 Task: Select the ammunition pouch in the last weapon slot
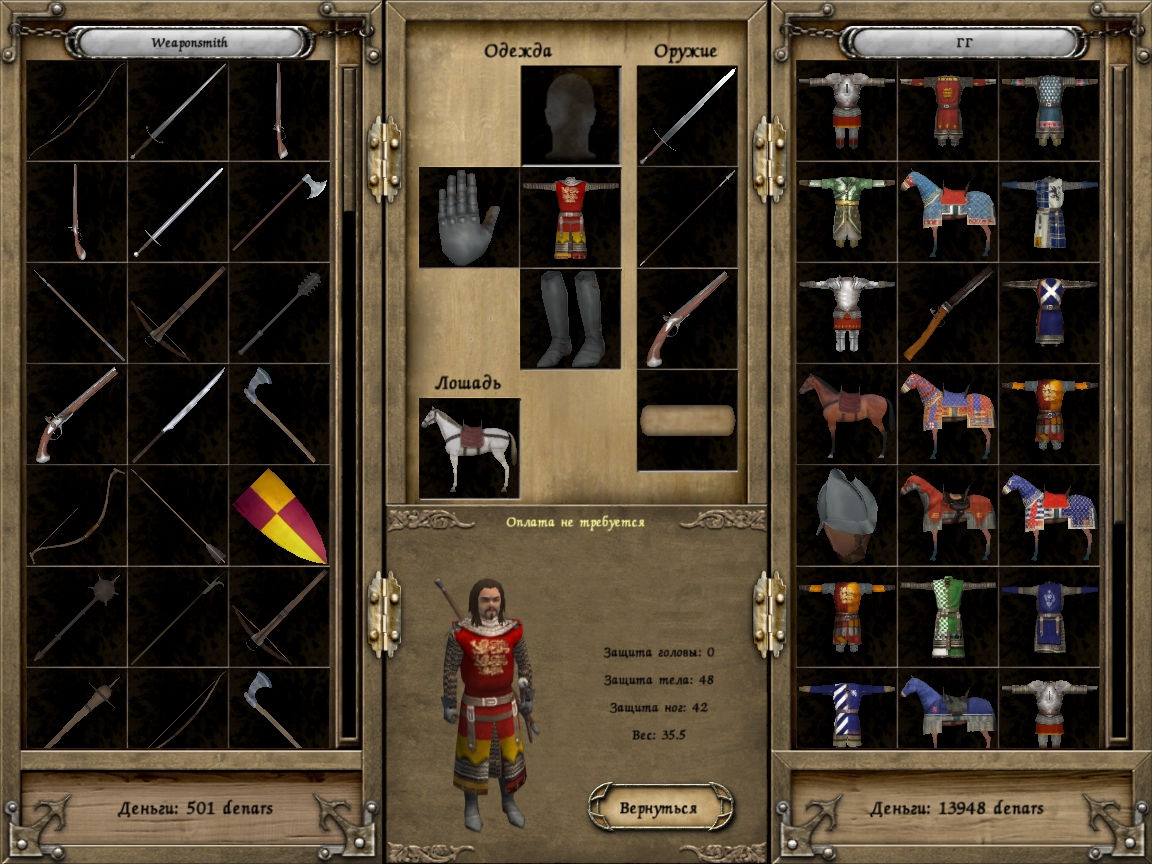(687, 420)
